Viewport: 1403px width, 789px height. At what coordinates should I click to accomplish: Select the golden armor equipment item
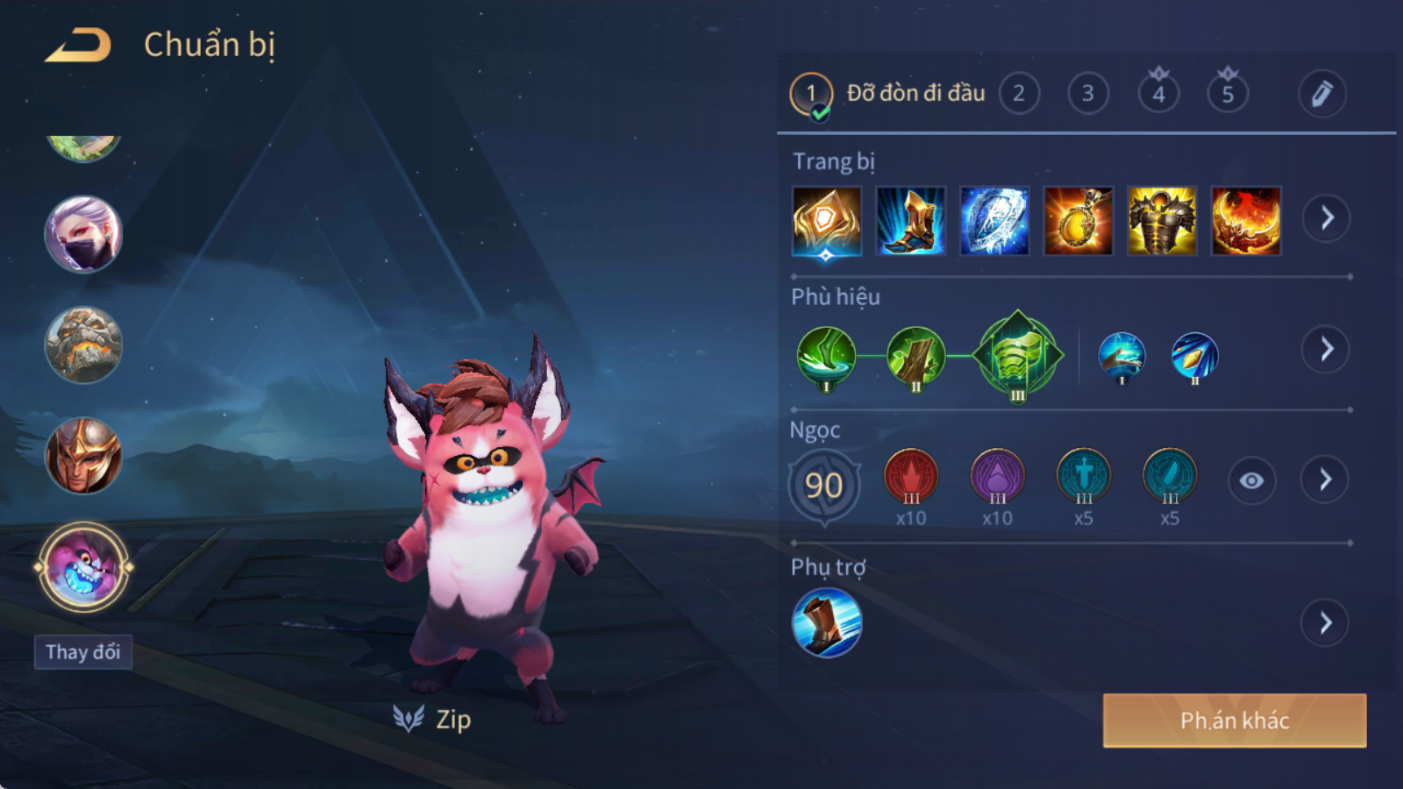pos(1162,220)
